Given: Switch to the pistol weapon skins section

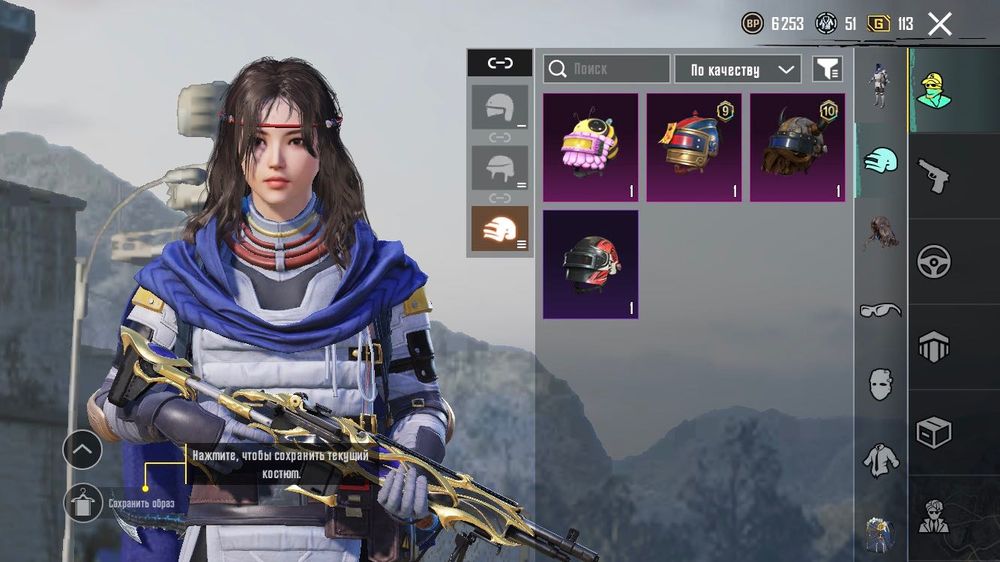Looking at the screenshot, I should (x=933, y=176).
